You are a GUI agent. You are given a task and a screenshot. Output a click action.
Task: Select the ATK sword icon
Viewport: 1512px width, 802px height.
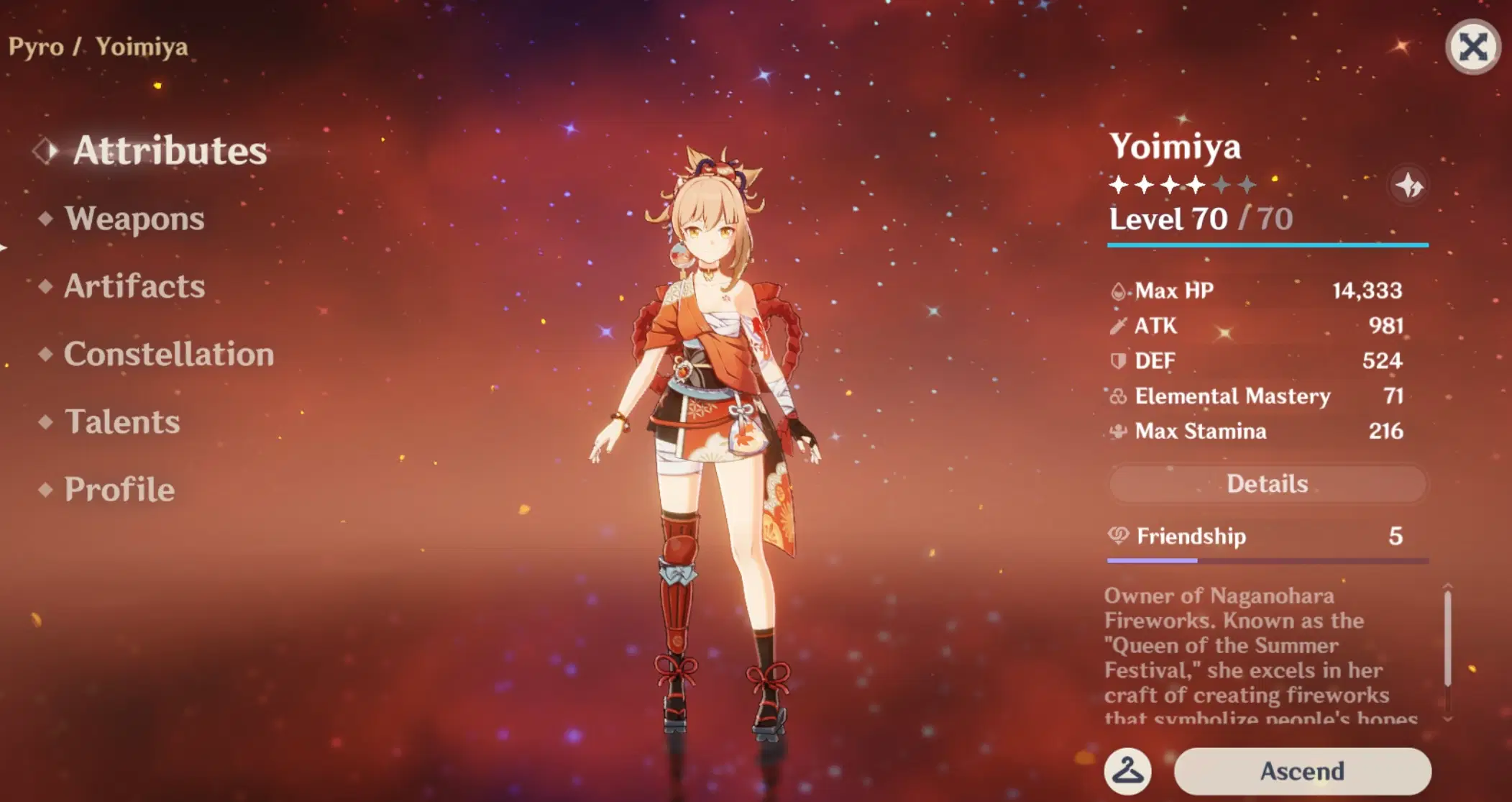pos(1119,326)
